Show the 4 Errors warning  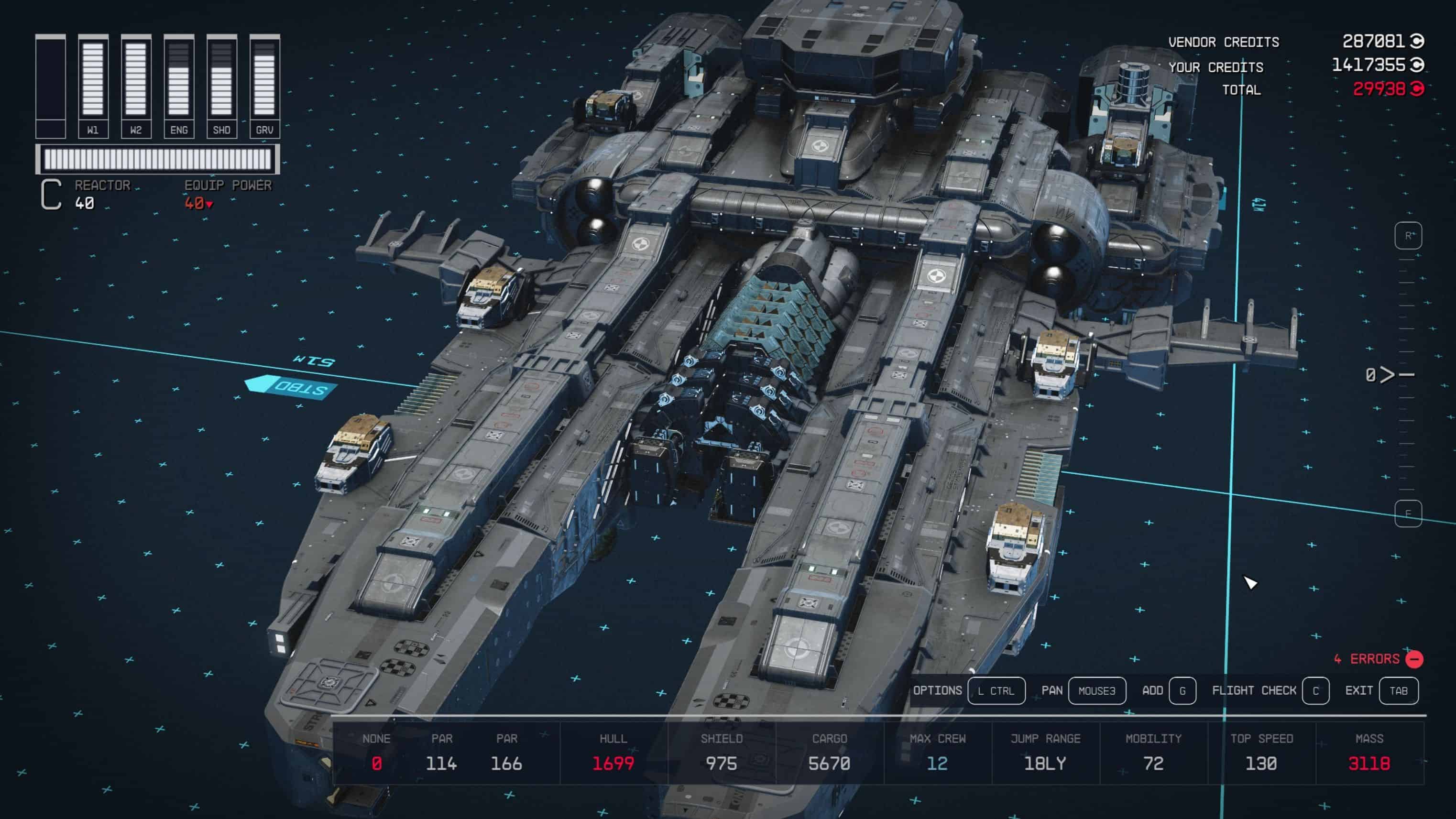point(1378,659)
